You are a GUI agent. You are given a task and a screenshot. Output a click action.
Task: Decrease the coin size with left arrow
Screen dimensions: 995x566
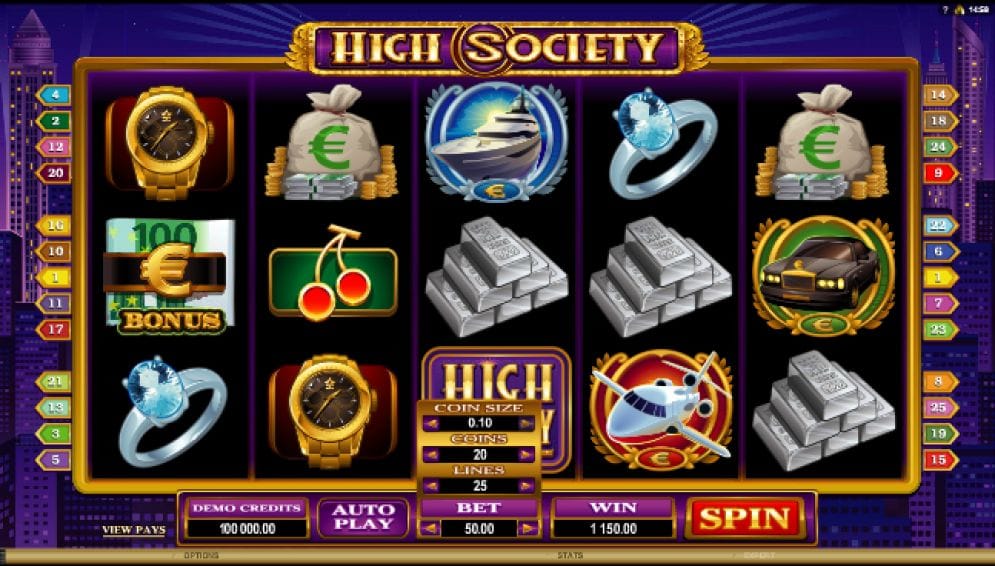pos(430,424)
